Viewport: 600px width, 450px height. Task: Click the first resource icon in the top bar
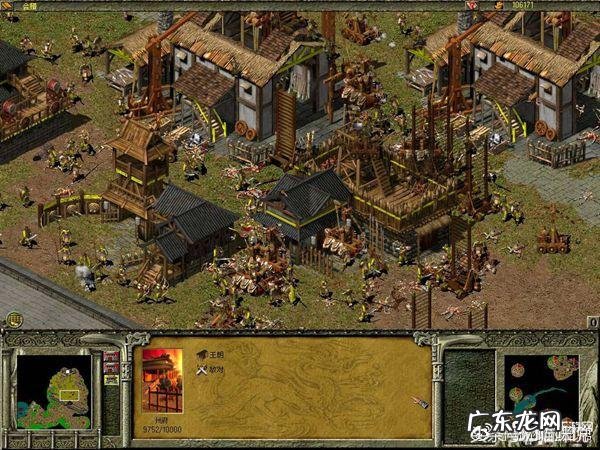[x=470, y=5]
